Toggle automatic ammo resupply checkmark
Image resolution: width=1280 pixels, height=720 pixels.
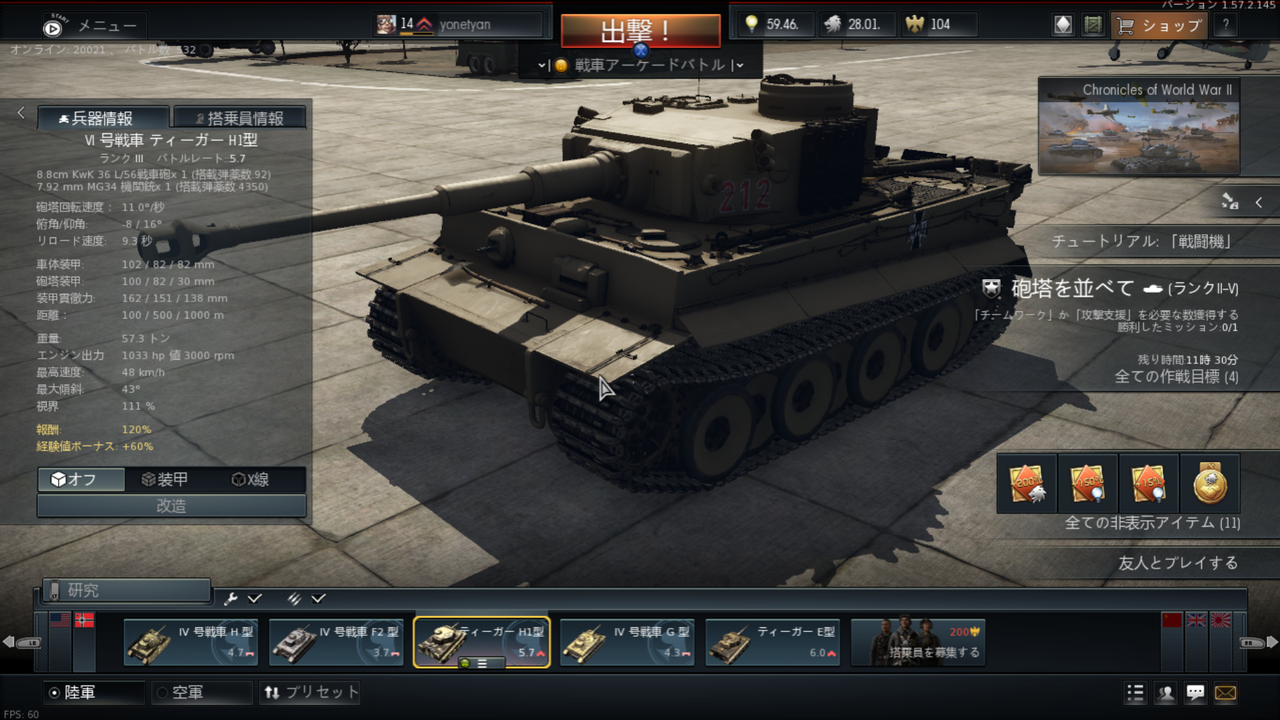click(320, 597)
